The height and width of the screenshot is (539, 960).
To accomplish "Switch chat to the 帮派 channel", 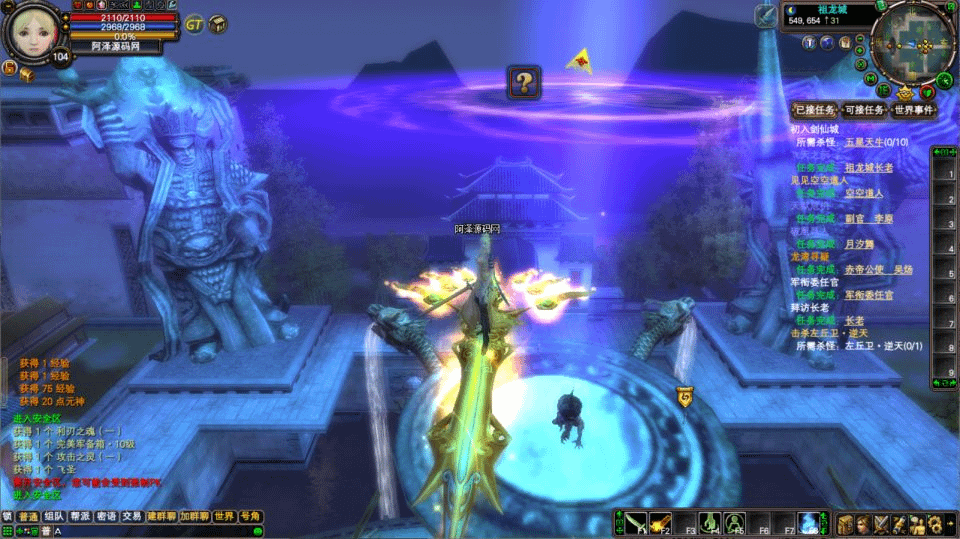I will 80,517.
